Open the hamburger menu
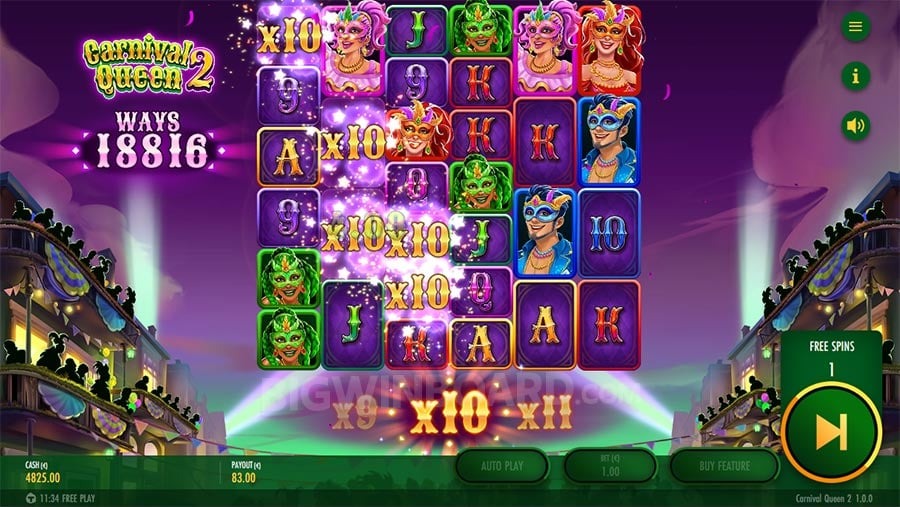 click(855, 27)
